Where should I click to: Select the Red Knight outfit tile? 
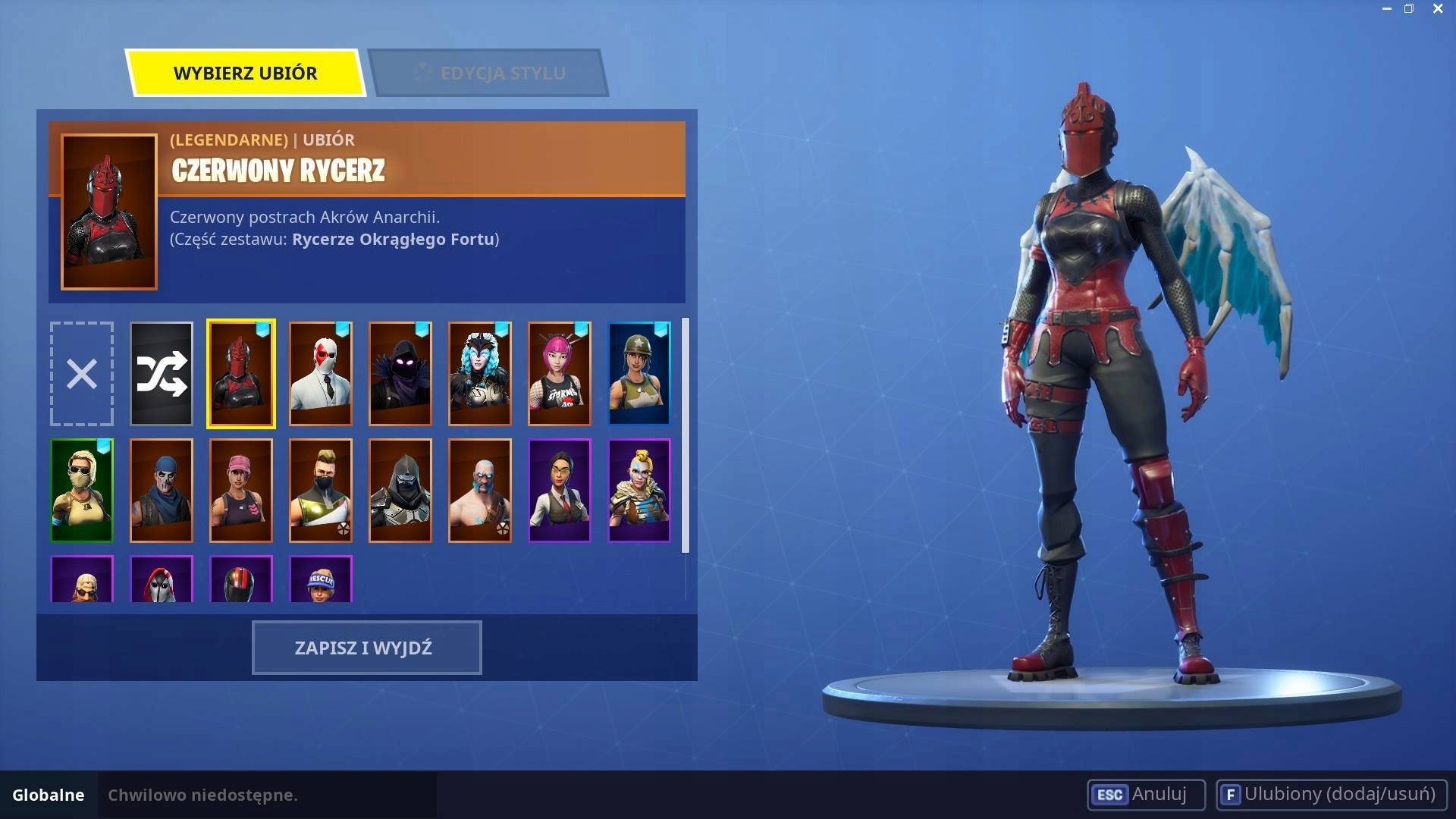(x=241, y=373)
